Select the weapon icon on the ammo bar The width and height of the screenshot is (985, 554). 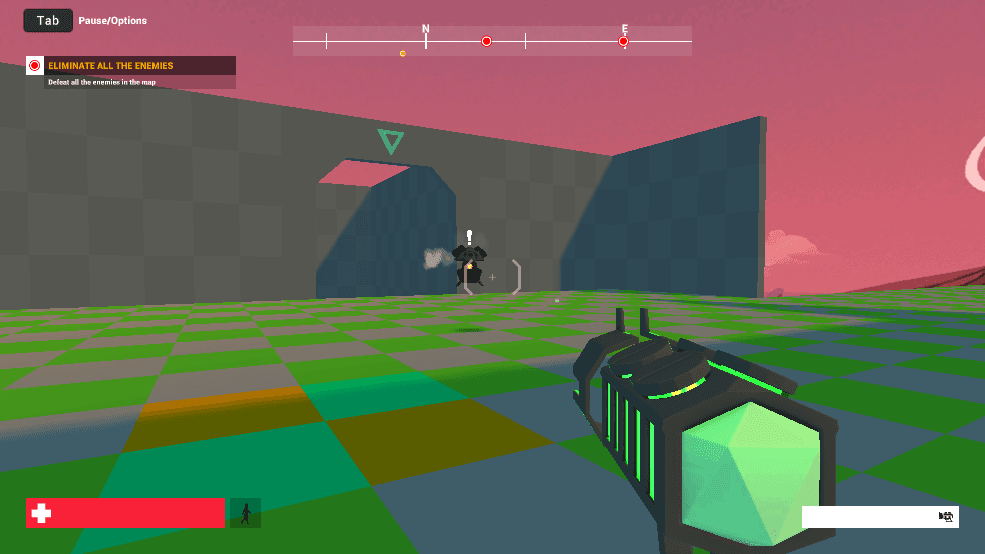(x=945, y=516)
